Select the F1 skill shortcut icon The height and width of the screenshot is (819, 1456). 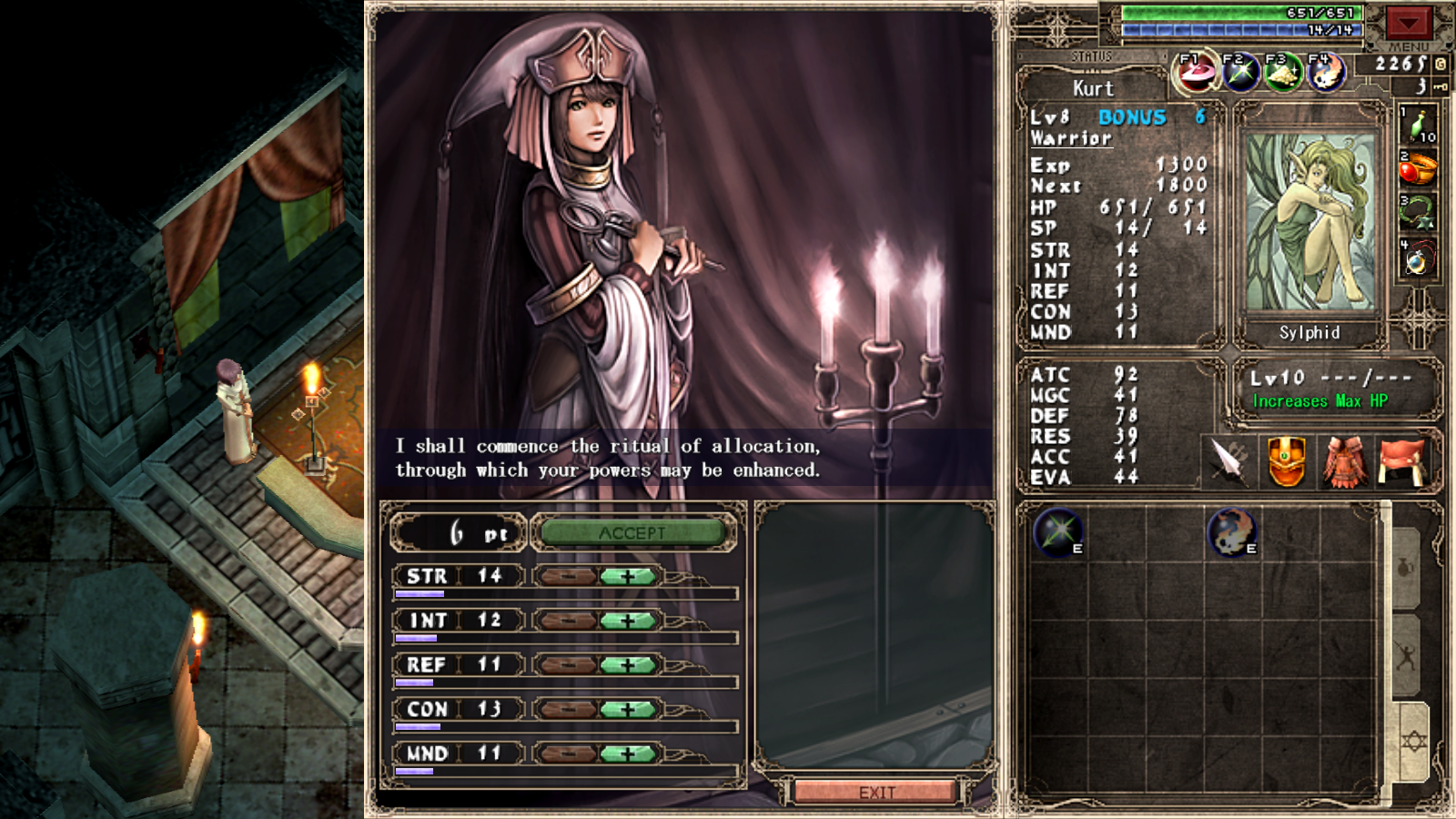tap(1197, 73)
